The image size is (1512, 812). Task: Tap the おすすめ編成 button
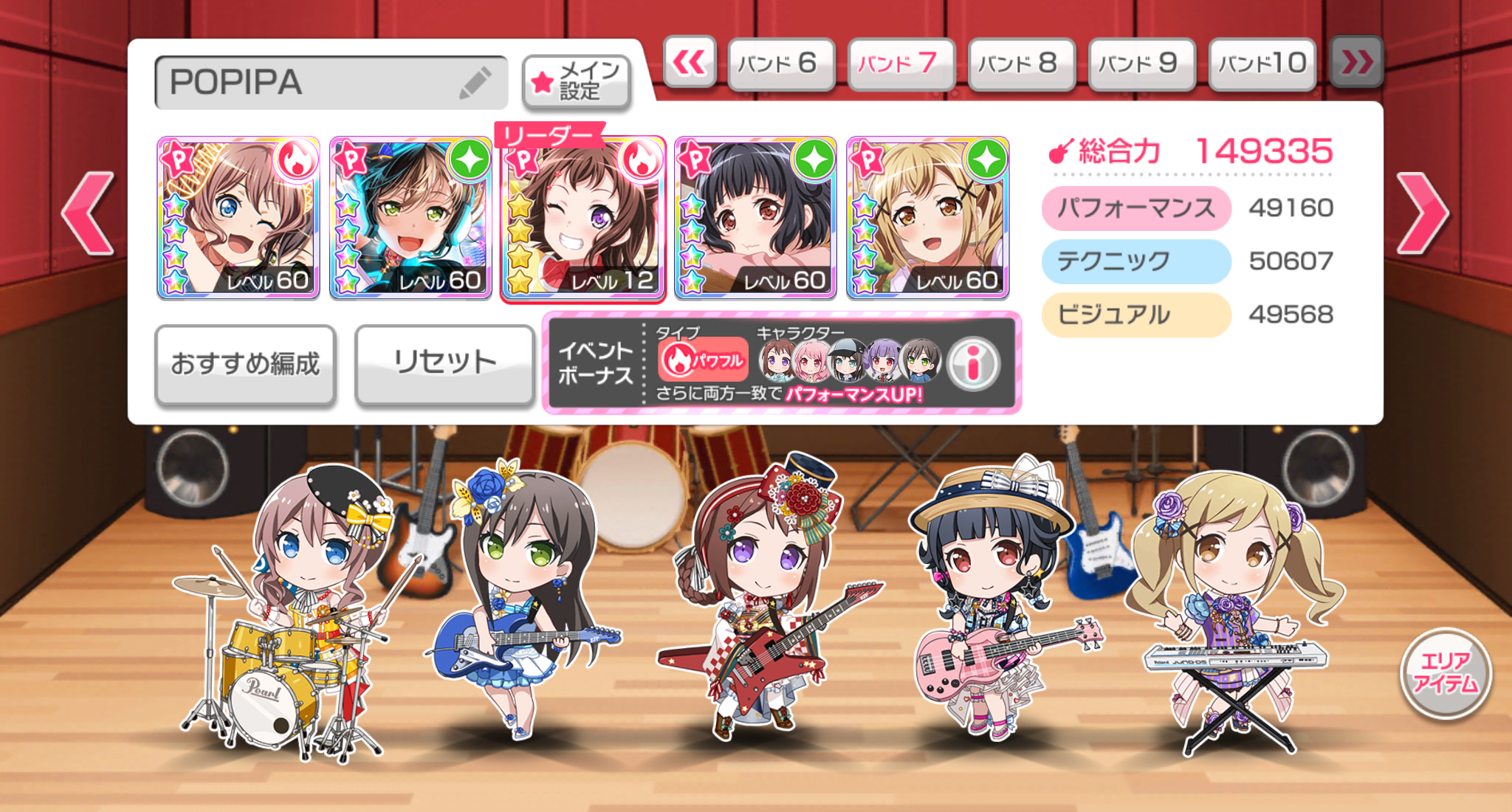(x=245, y=364)
